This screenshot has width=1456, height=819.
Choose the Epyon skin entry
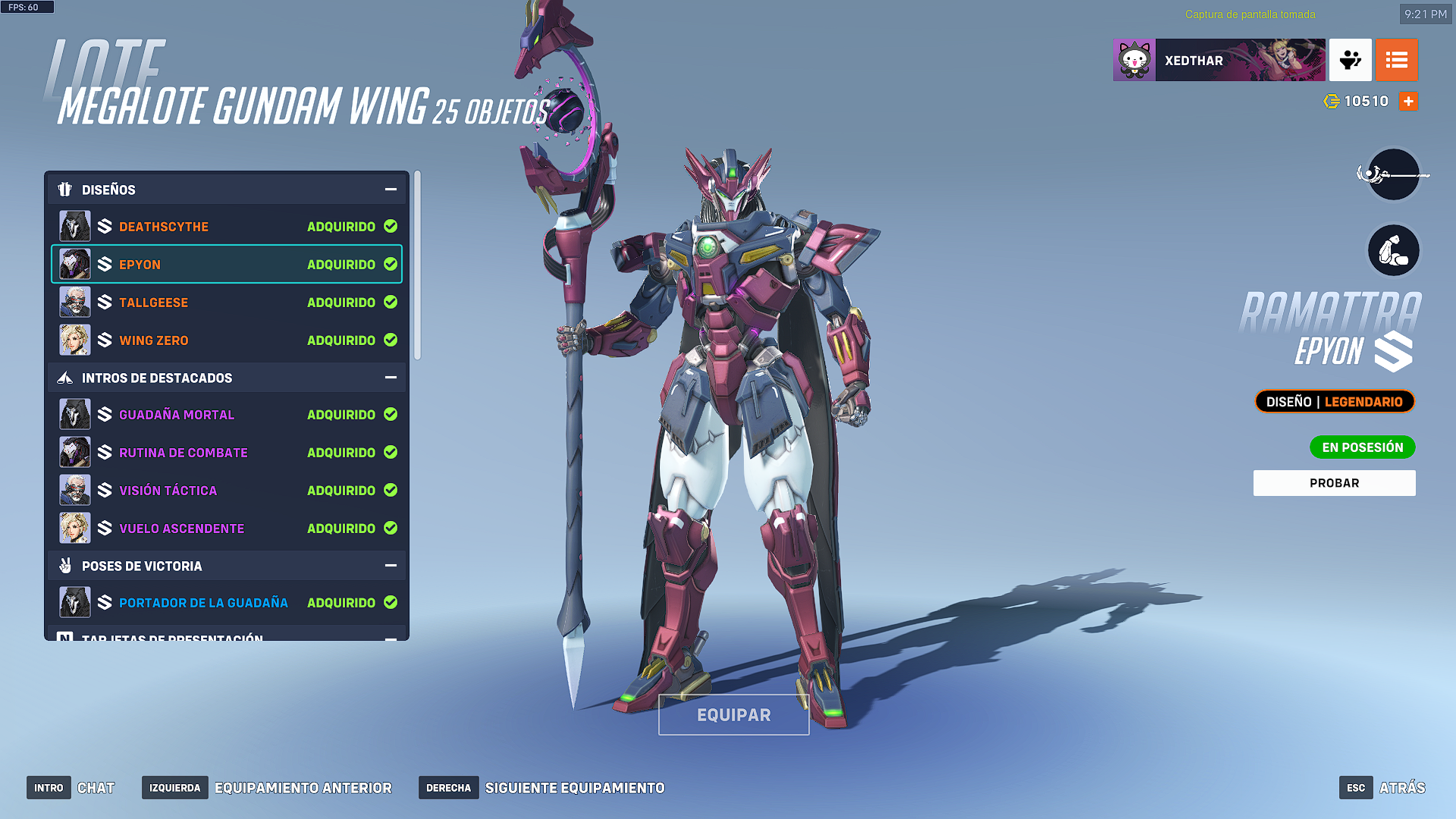[226, 265]
